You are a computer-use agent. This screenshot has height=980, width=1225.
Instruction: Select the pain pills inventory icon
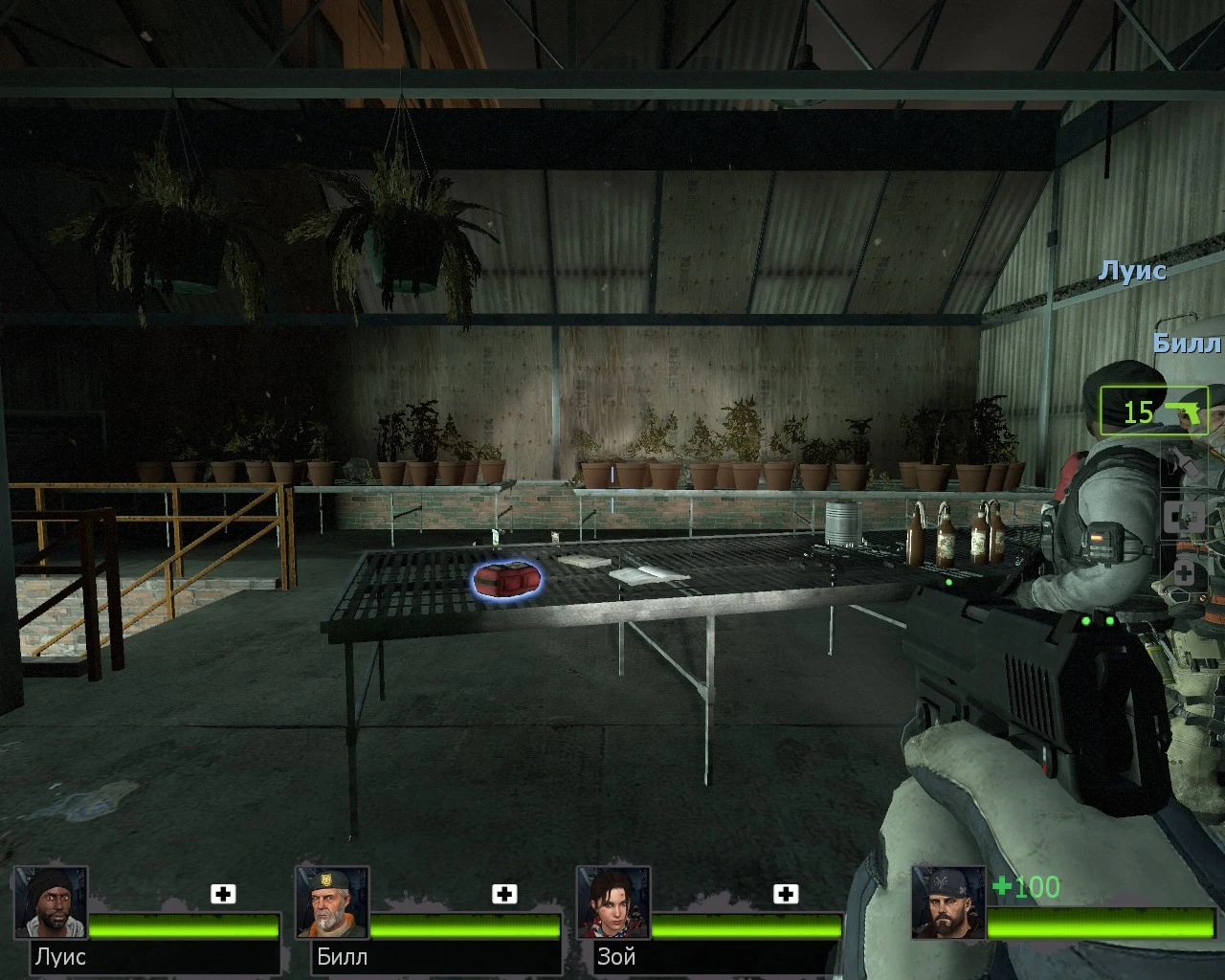[x=1184, y=570]
